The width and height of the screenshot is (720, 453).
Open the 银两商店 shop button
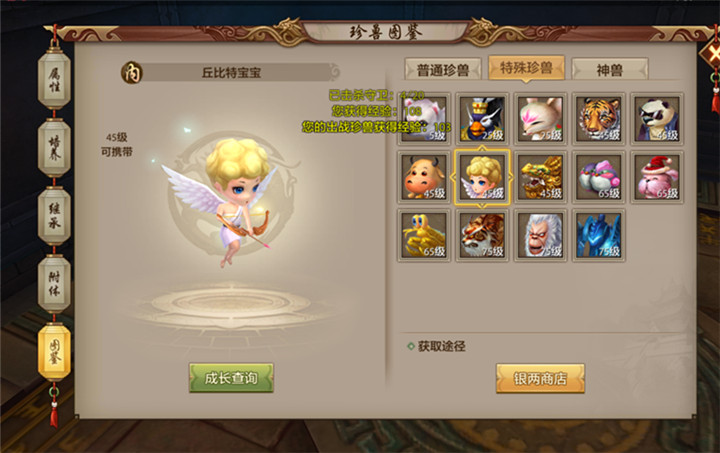[540, 378]
